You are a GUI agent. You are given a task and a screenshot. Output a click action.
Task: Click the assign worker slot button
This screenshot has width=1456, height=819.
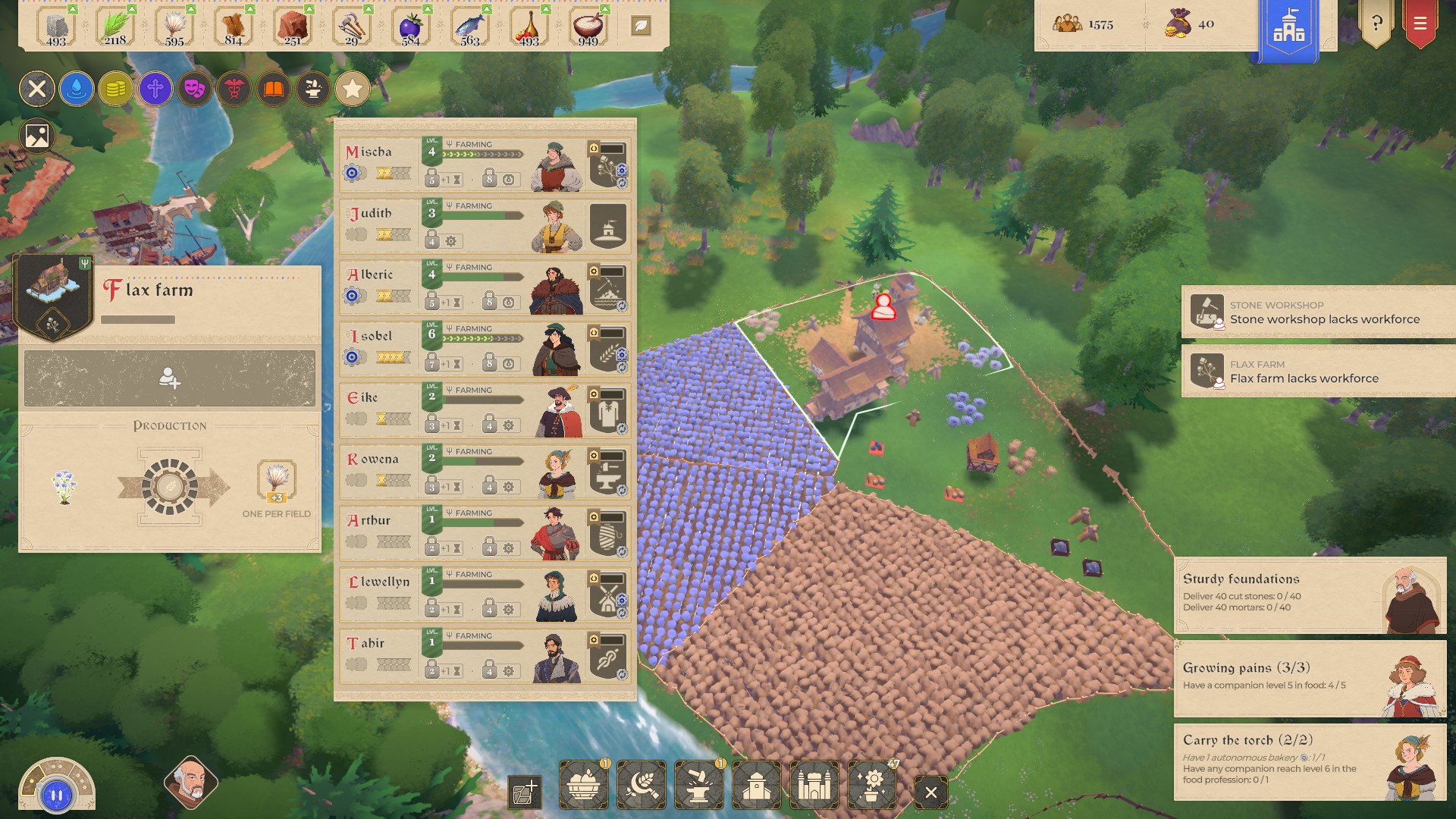click(170, 378)
